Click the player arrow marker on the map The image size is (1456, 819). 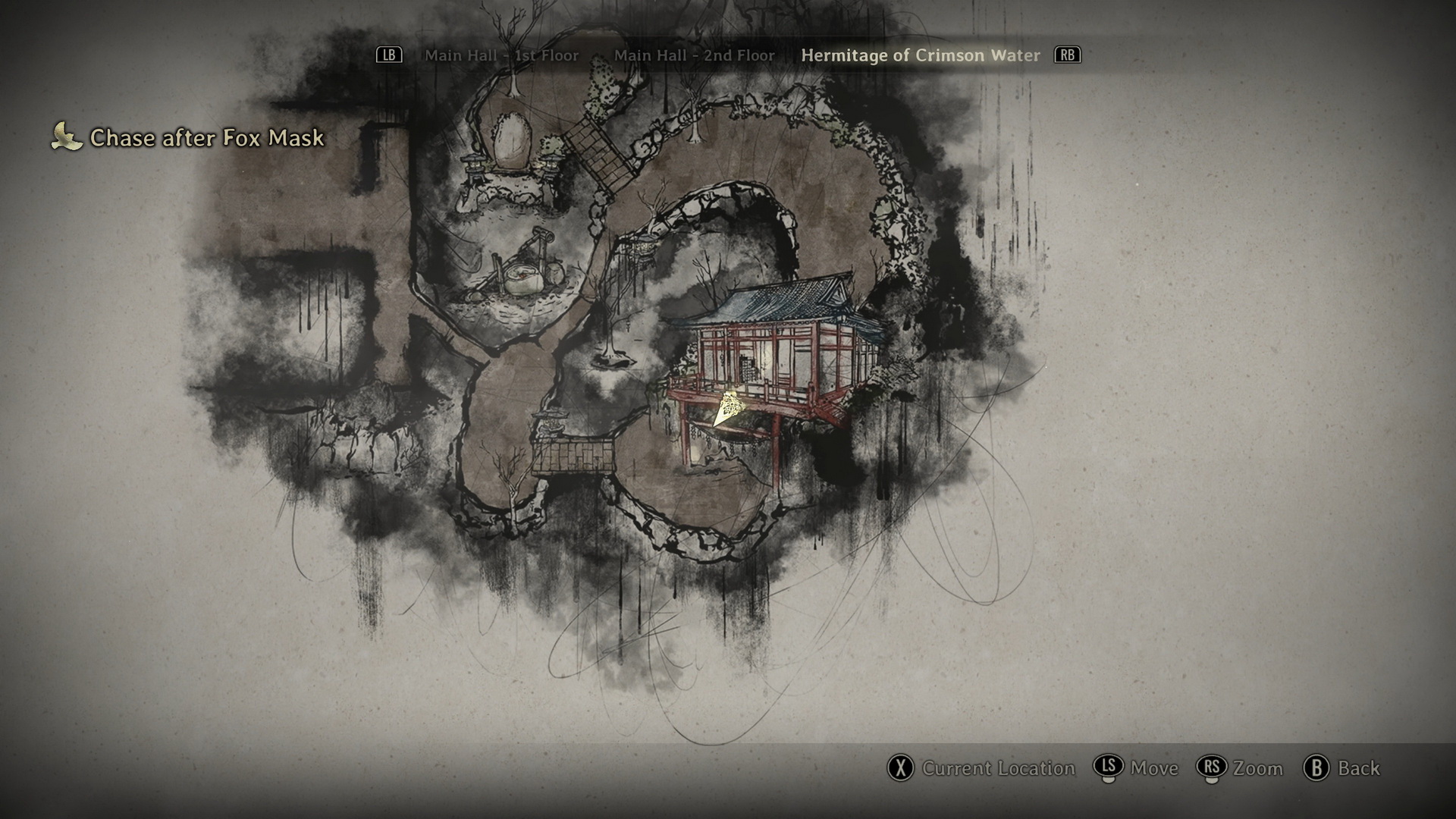point(726,410)
